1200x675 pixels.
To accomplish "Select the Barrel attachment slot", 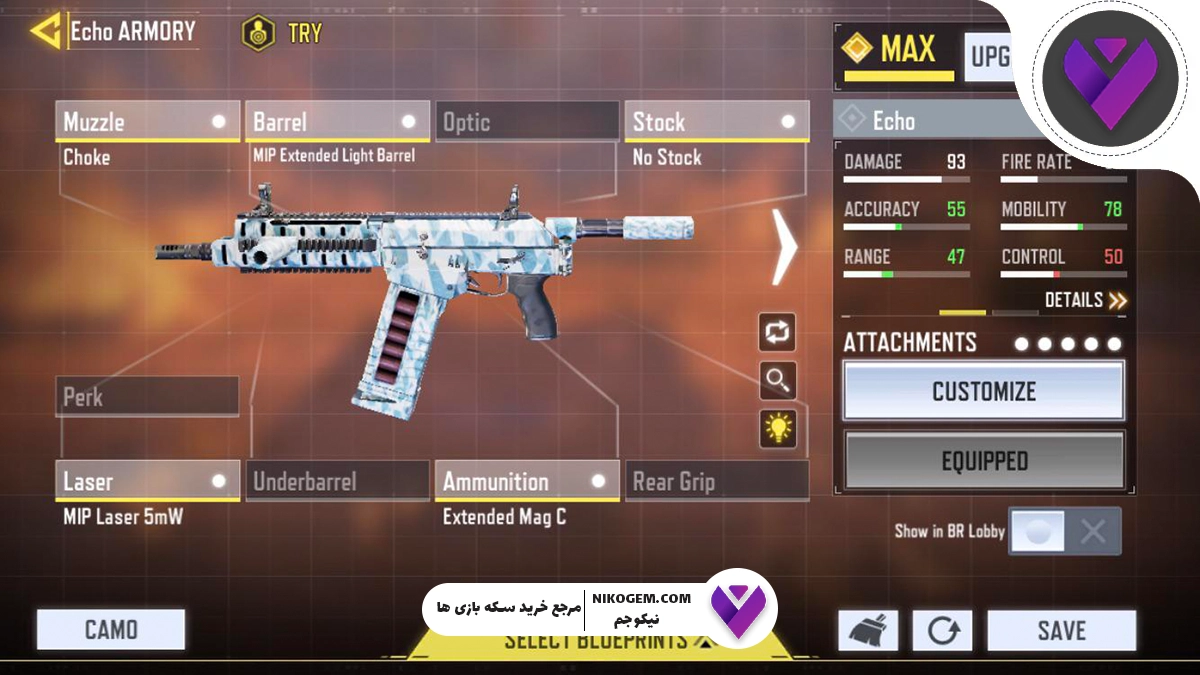I will [337, 122].
